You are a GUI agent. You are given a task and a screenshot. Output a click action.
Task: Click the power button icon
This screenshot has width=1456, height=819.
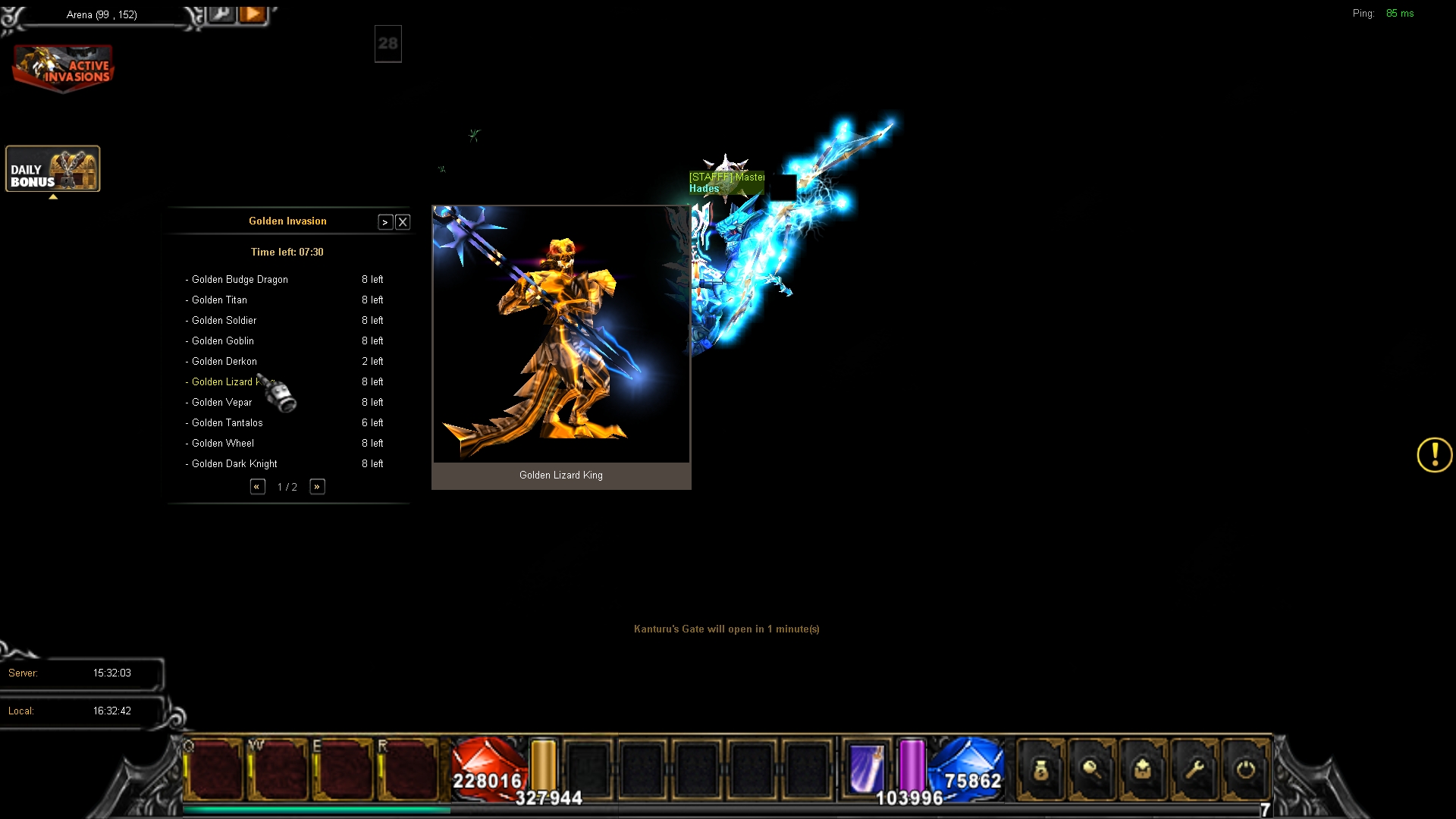pyautogui.click(x=1245, y=770)
